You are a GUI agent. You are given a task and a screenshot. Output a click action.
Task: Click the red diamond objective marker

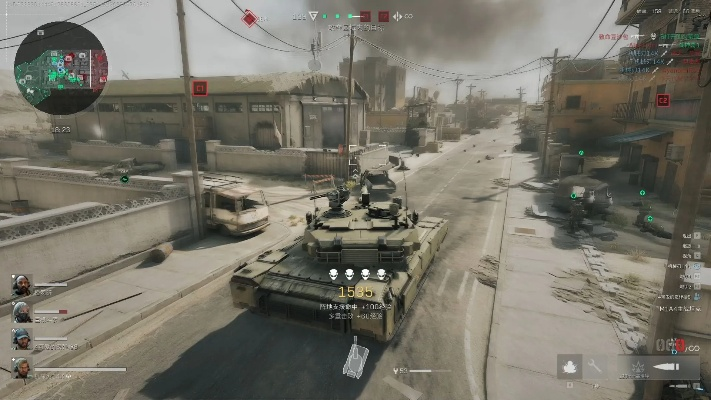[x=249, y=17]
